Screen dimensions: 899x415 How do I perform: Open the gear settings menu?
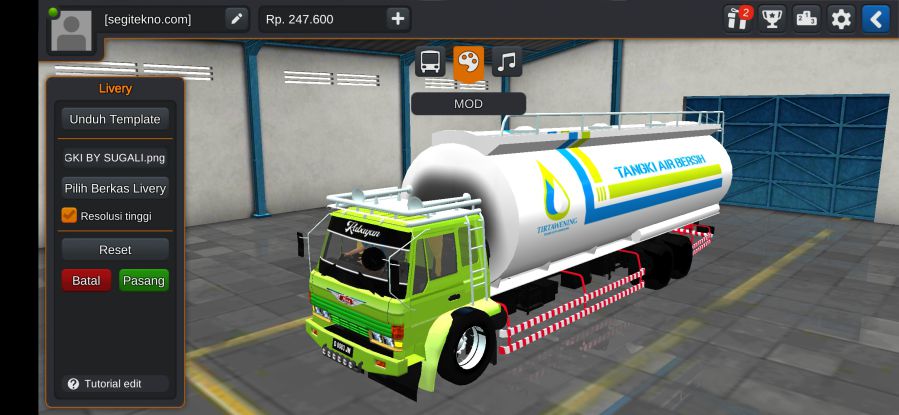[841, 19]
